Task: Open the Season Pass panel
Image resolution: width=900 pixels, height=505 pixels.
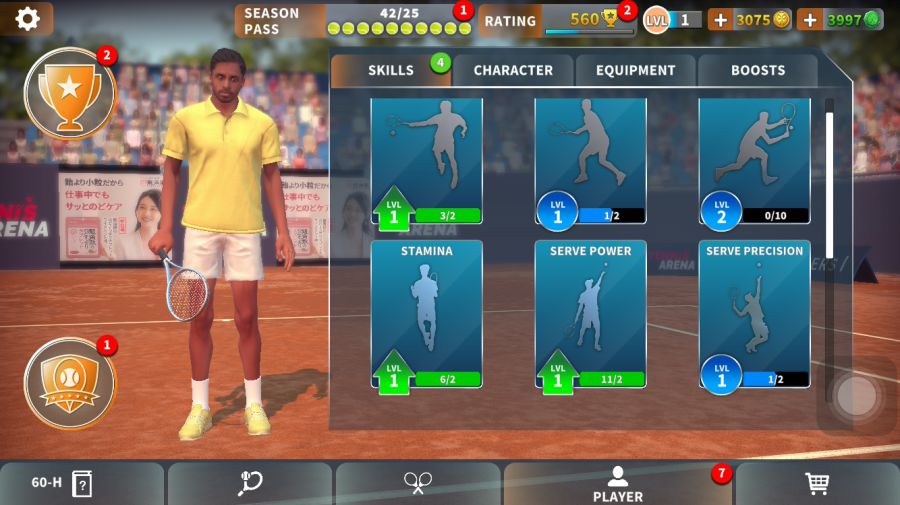Action: (352, 20)
